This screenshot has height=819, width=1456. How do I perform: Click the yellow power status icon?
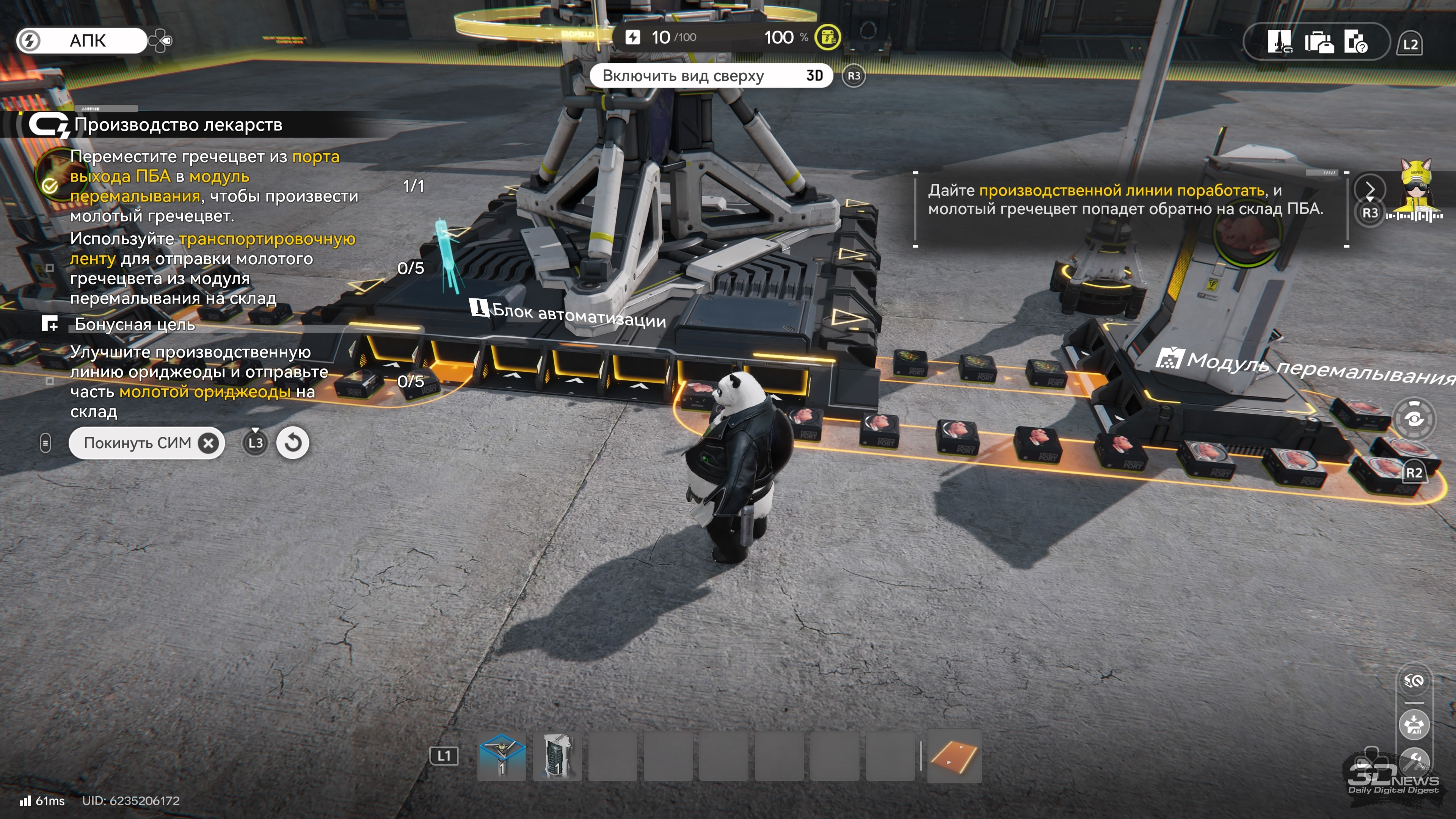click(x=828, y=37)
